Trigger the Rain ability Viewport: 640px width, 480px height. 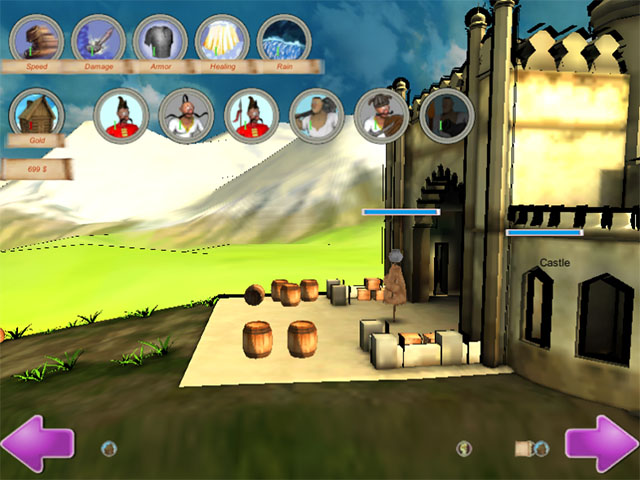[284, 39]
